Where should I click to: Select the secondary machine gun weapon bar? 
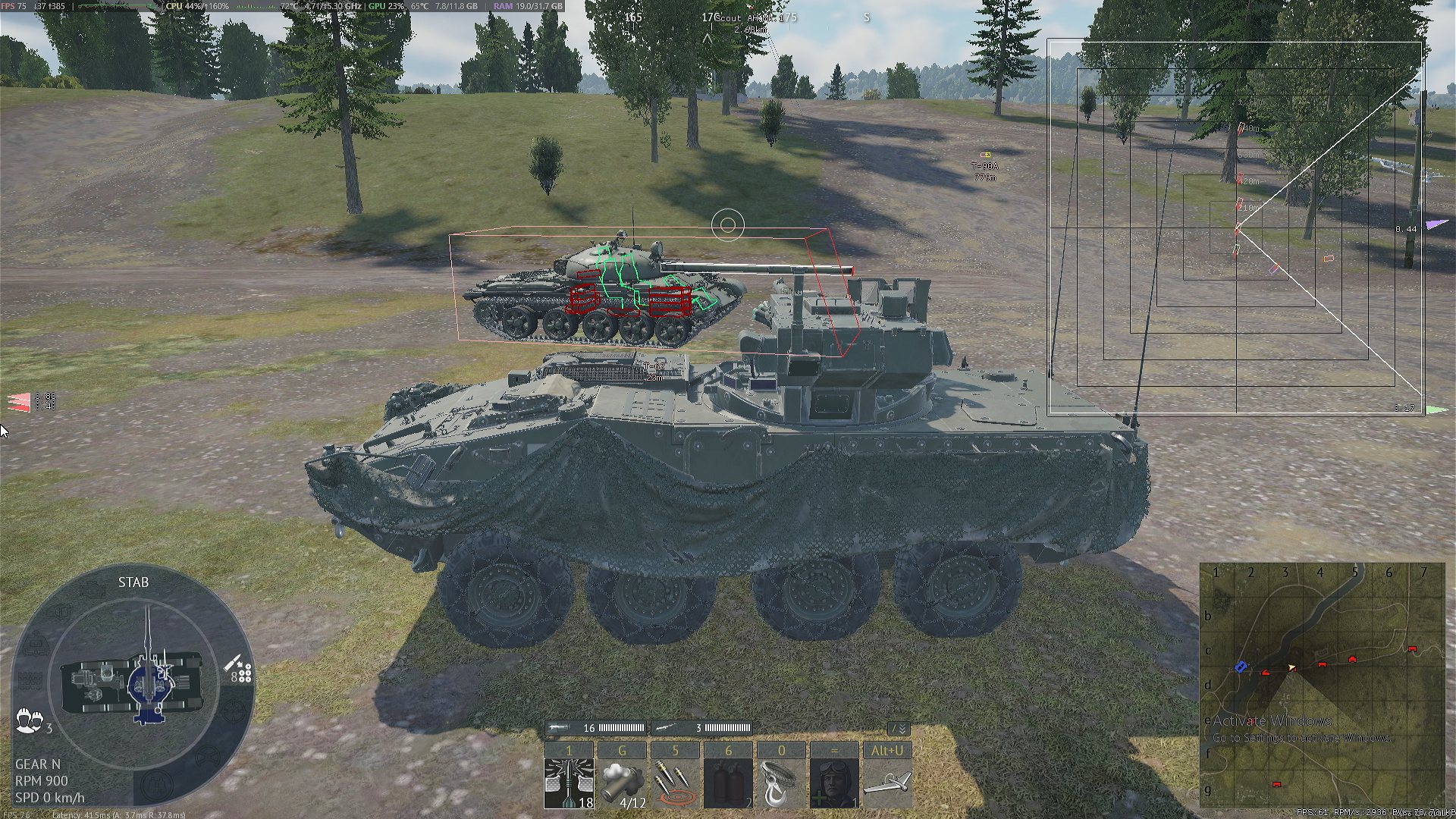pos(701,728)
